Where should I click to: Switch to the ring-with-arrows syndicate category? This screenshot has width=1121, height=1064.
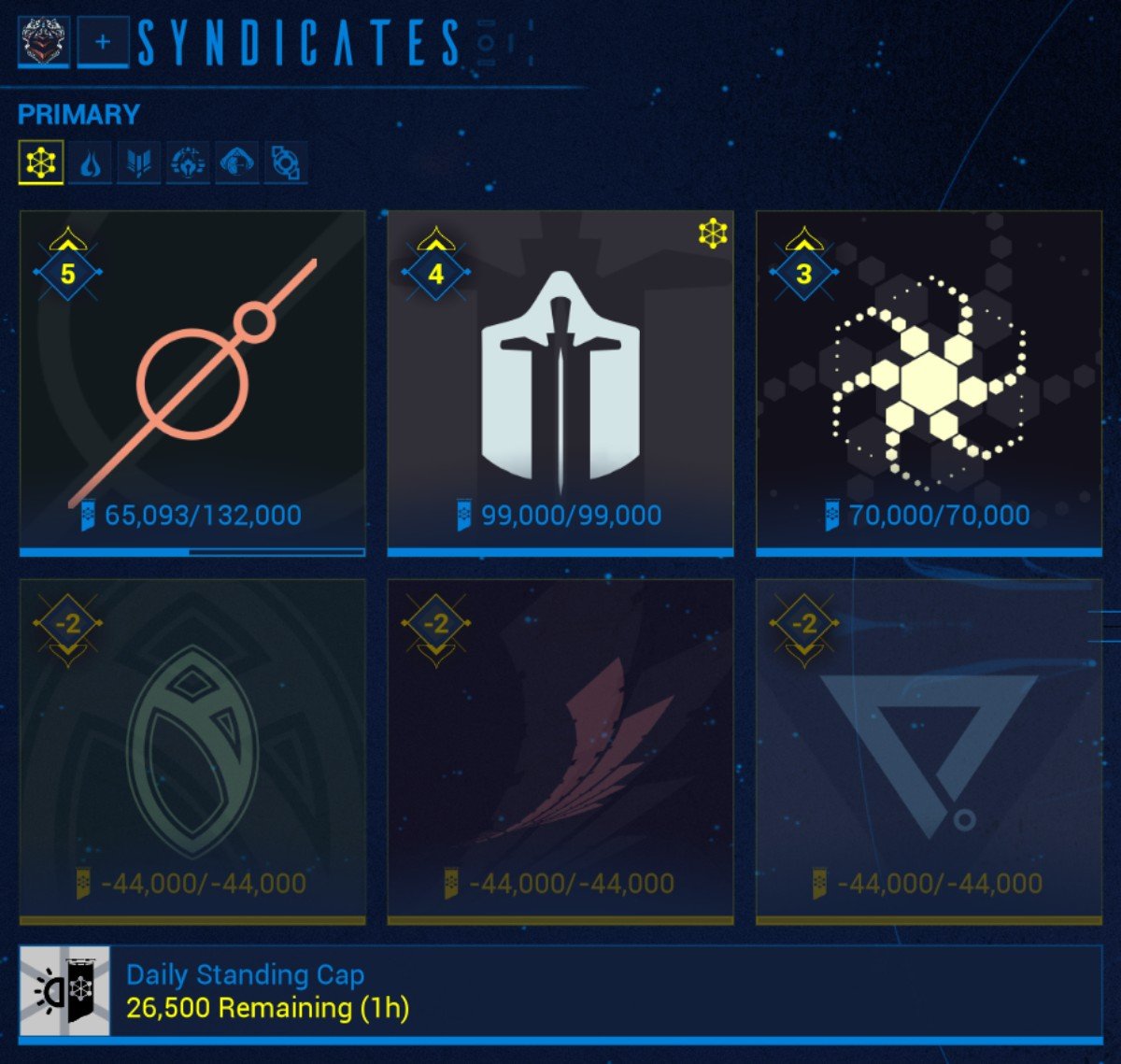285,163
